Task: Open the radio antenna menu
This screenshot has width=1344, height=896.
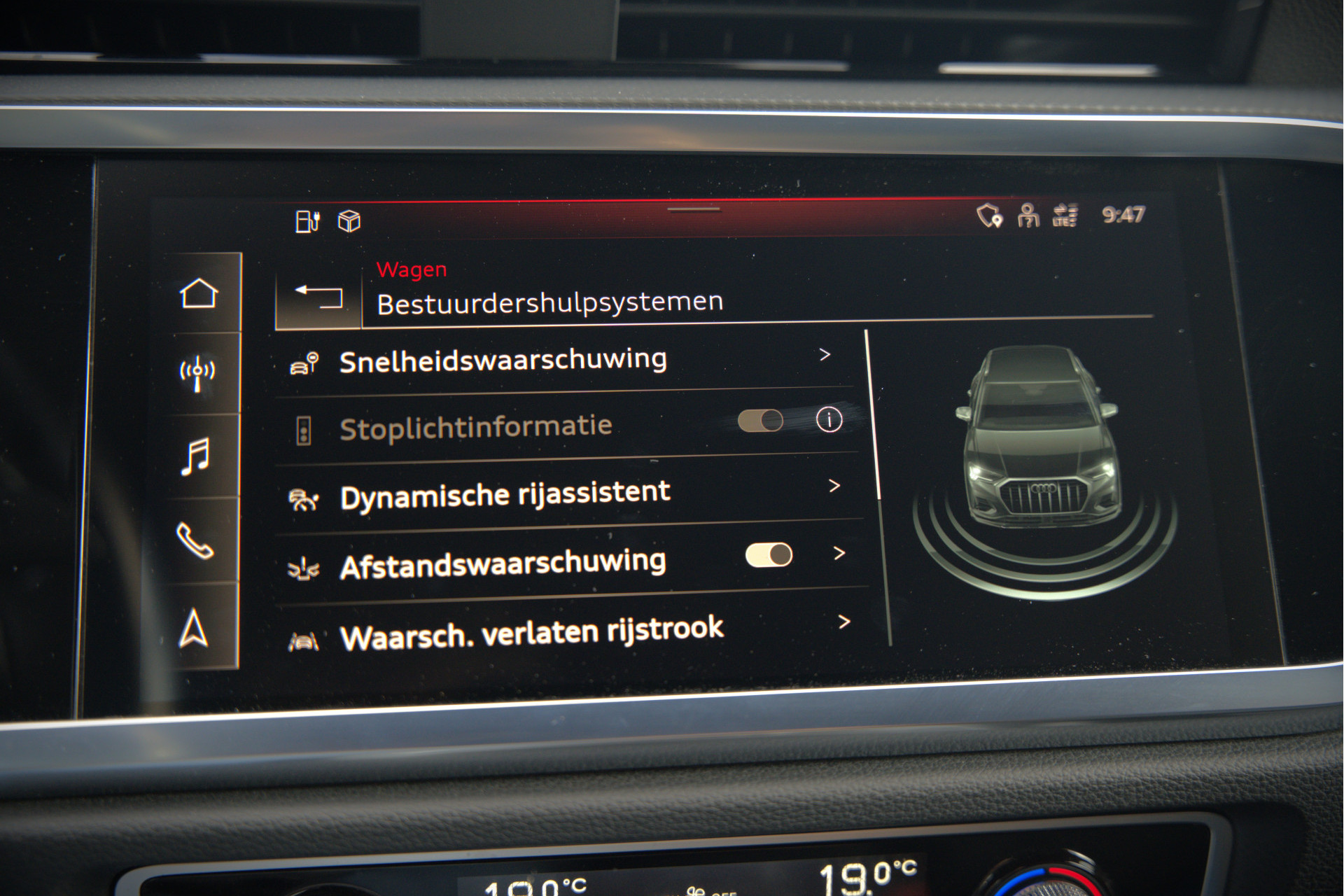Action: [197, 373]
